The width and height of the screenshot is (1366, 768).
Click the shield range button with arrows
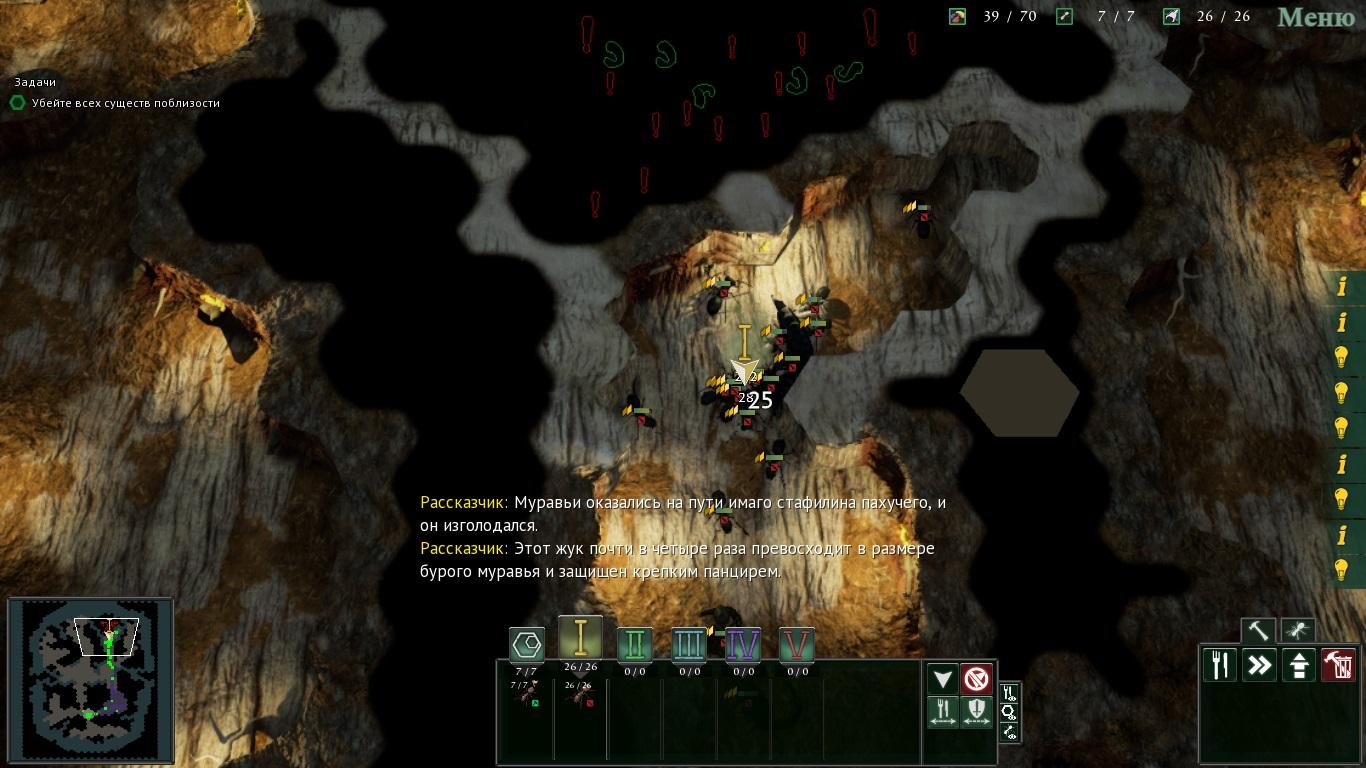(977, 712)
